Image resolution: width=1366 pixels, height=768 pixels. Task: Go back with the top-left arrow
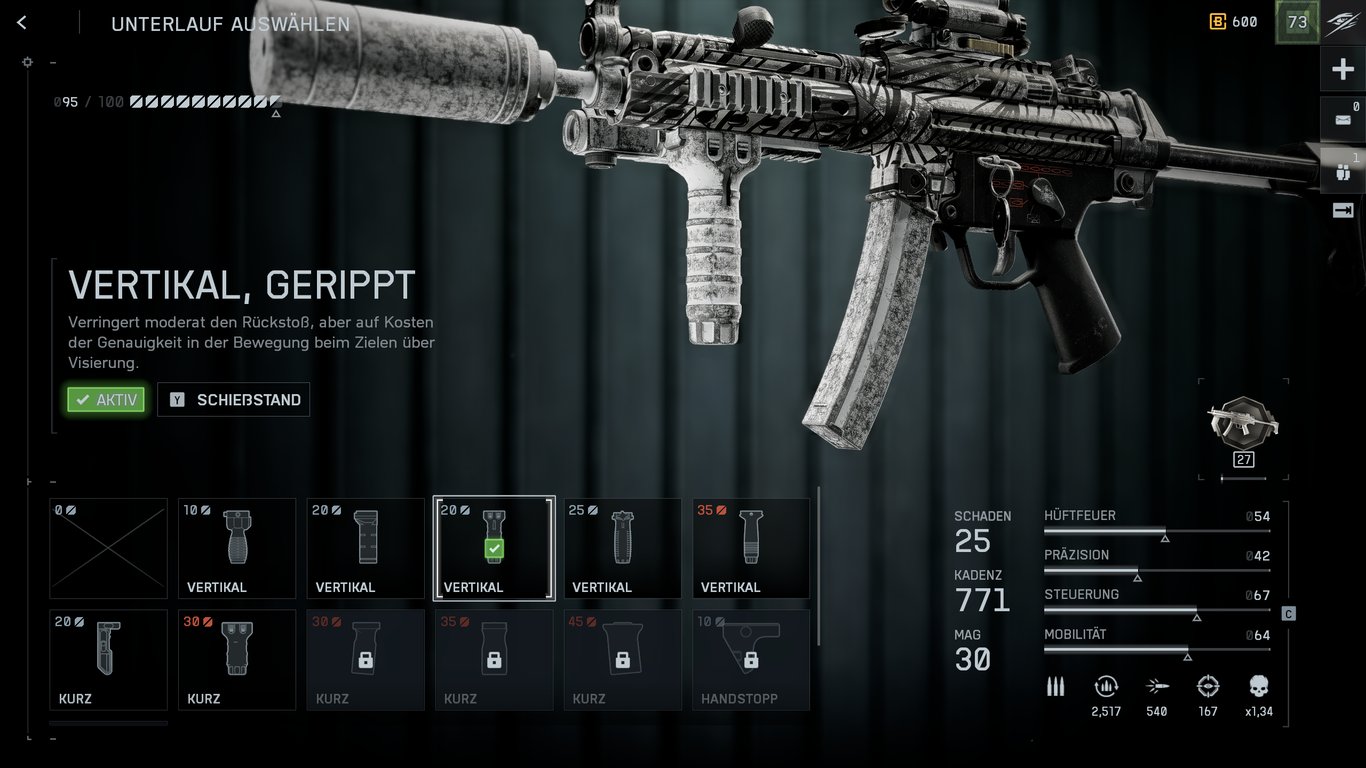pos(22,23)
